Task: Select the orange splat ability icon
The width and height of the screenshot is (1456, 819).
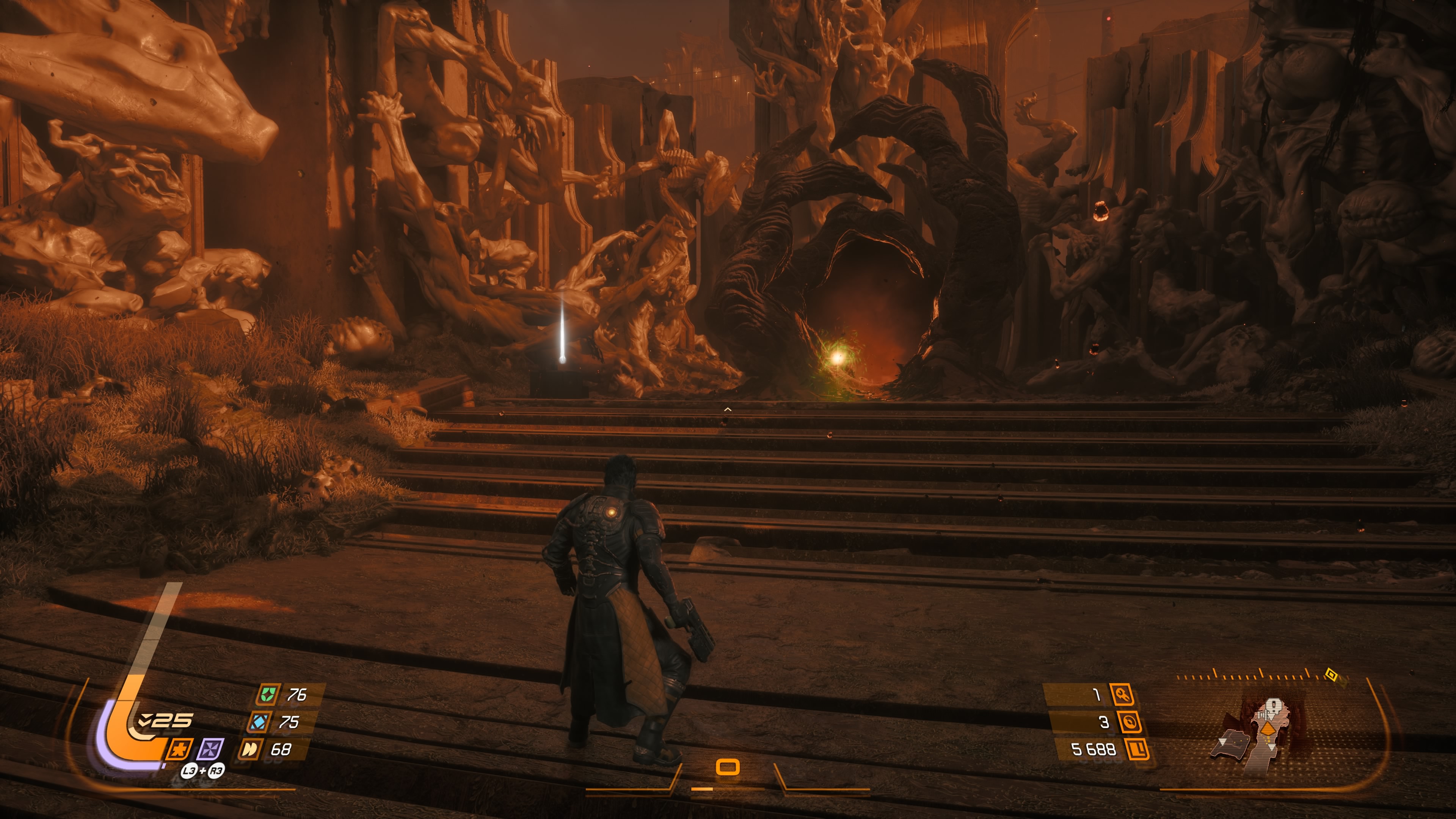Action: (179, 750)
